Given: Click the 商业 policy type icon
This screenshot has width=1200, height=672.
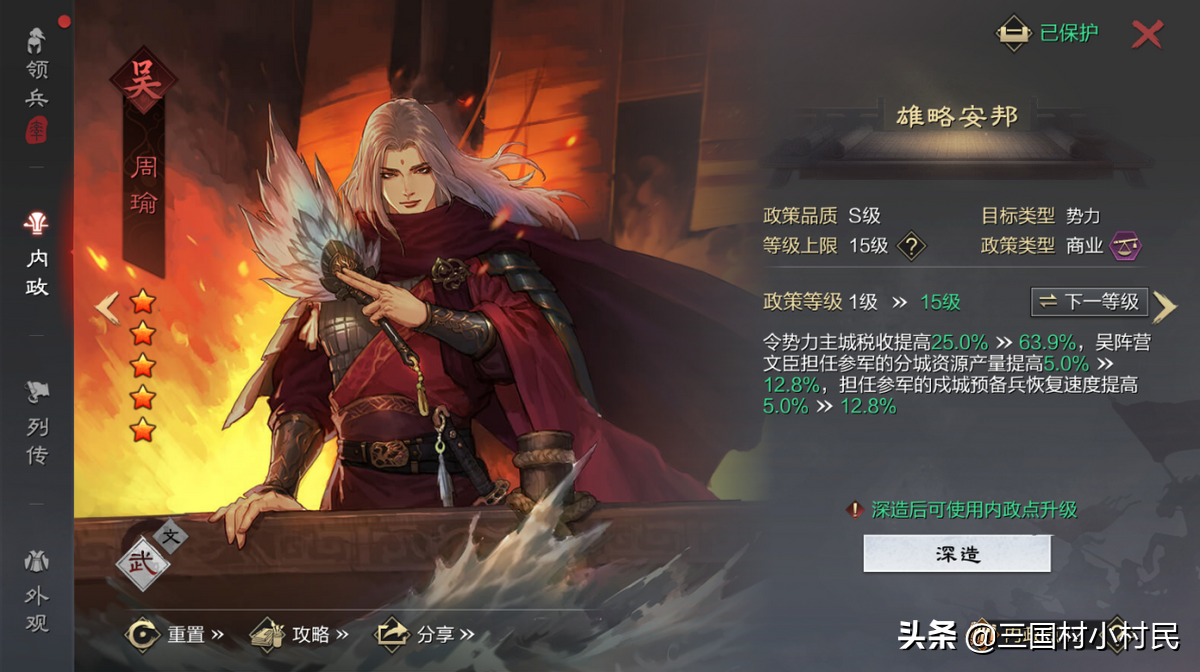Looking at the screenshot, I should pos(1126,245).
